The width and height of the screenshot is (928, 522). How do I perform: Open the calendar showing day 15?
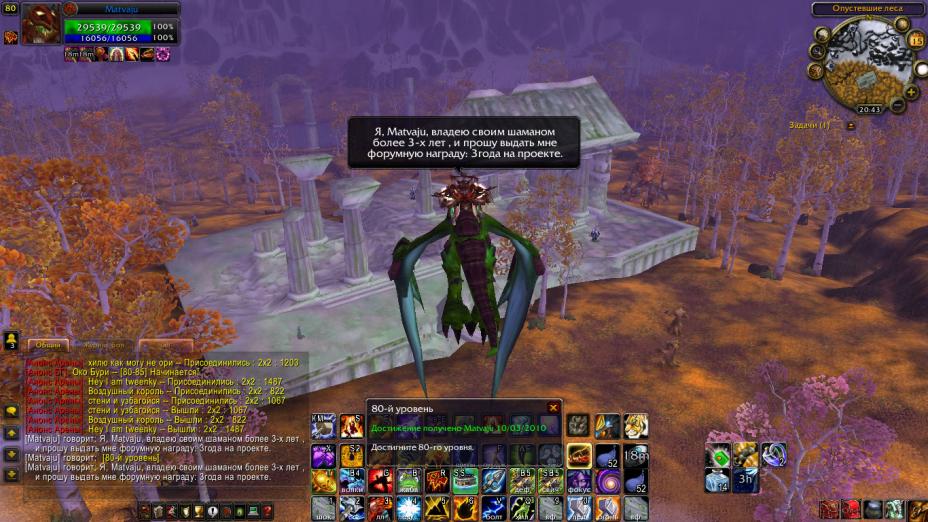pyautogui.click(x=917, y=40)
